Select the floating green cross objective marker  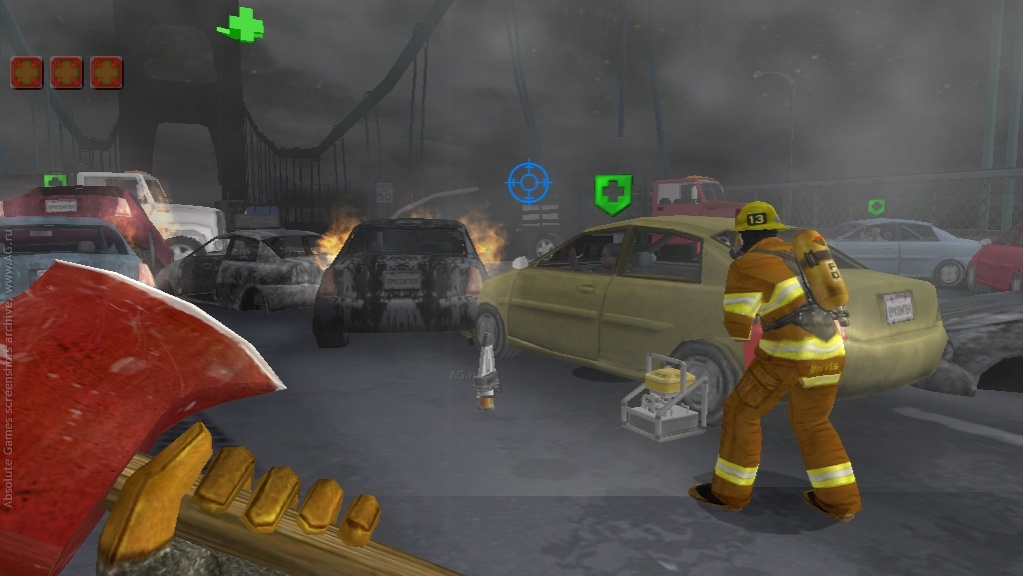click(241, 25)
